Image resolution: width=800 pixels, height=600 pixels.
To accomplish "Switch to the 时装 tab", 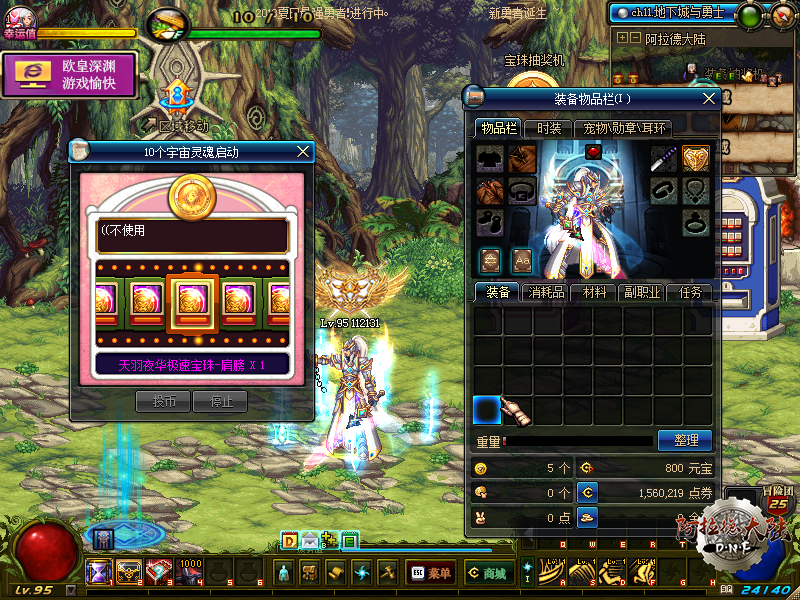I will pos(549,128).
